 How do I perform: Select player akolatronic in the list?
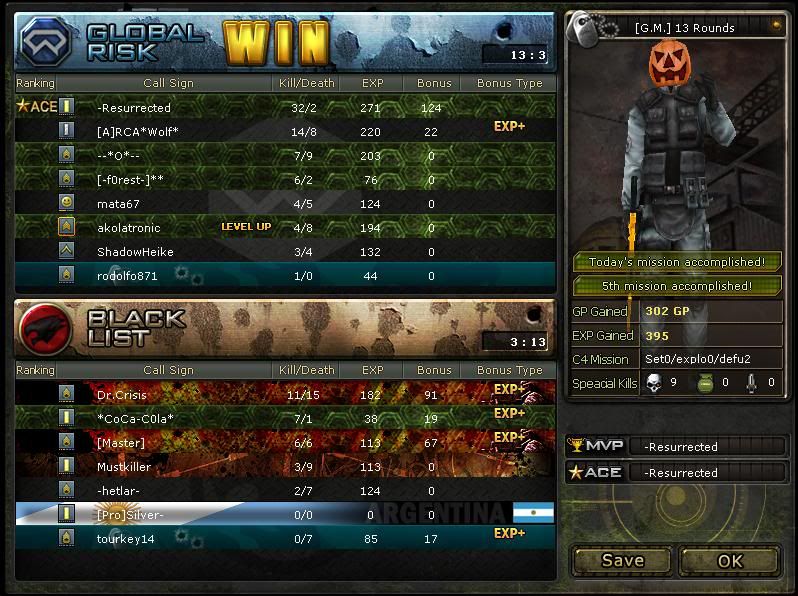[x=285, y=227]
